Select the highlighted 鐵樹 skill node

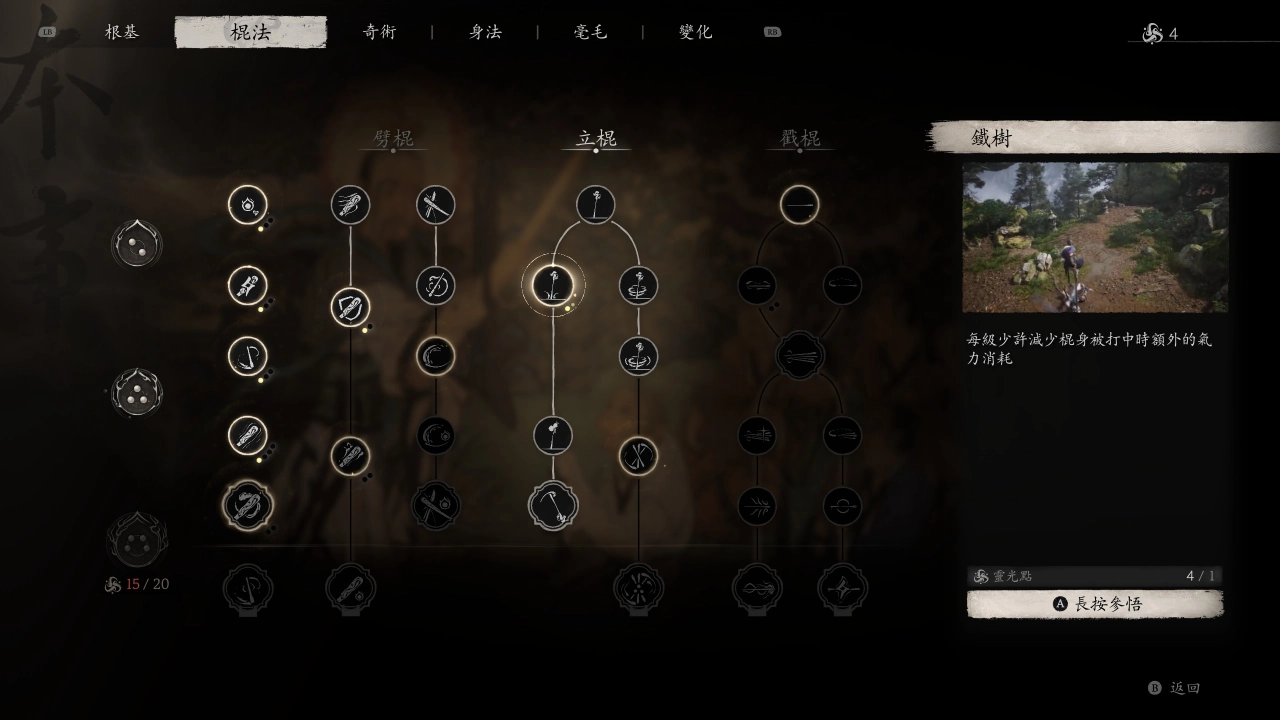pyautogui.click(x=553, y=286)
